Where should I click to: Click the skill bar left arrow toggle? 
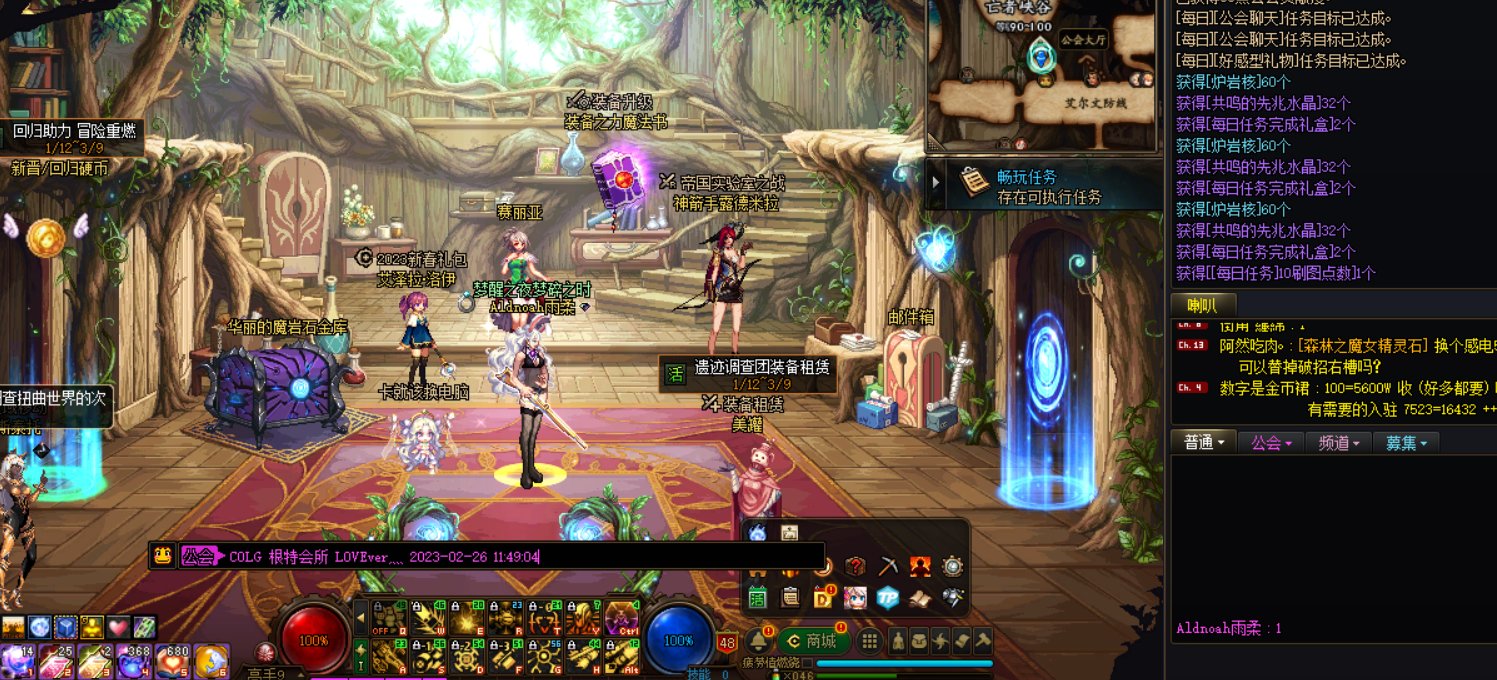[x=361, y=617]
